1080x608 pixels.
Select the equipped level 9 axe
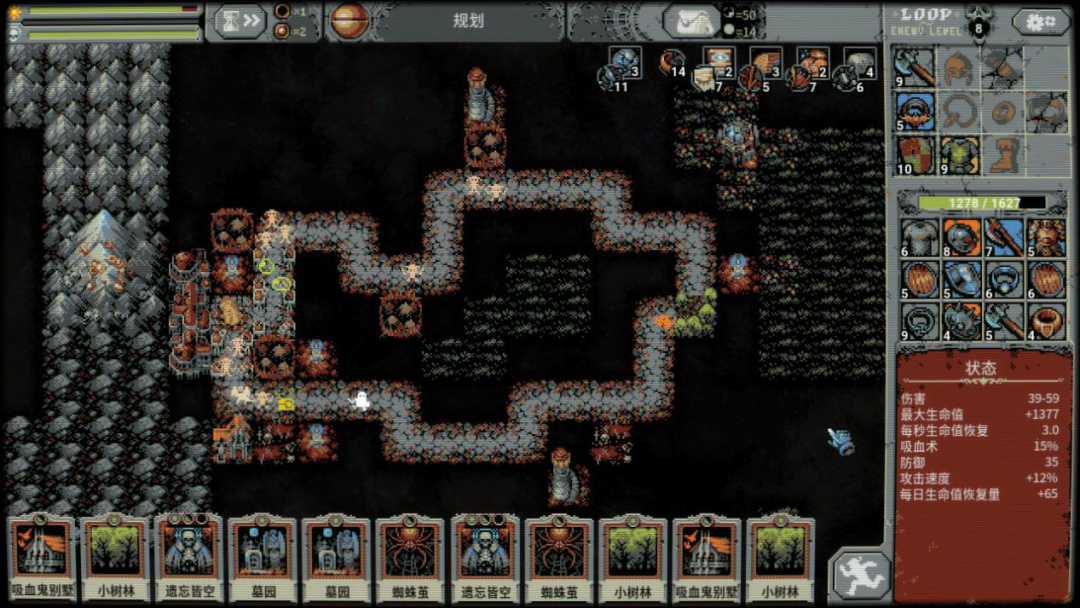915,68
